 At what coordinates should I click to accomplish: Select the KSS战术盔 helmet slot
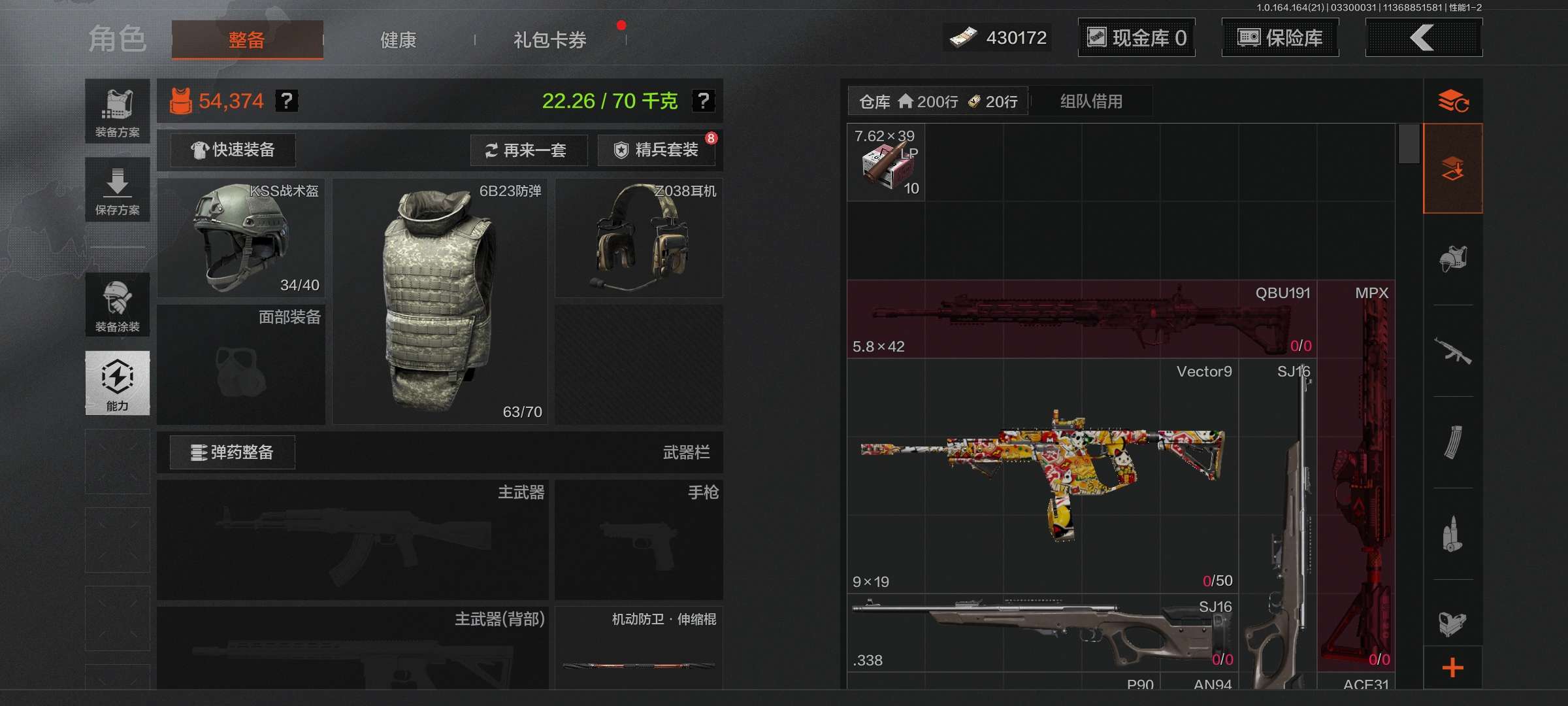241,238
